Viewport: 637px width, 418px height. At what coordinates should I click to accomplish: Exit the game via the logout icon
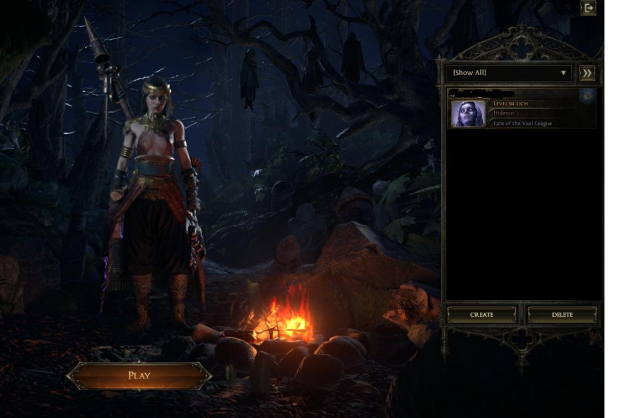[x=589, y=8]
